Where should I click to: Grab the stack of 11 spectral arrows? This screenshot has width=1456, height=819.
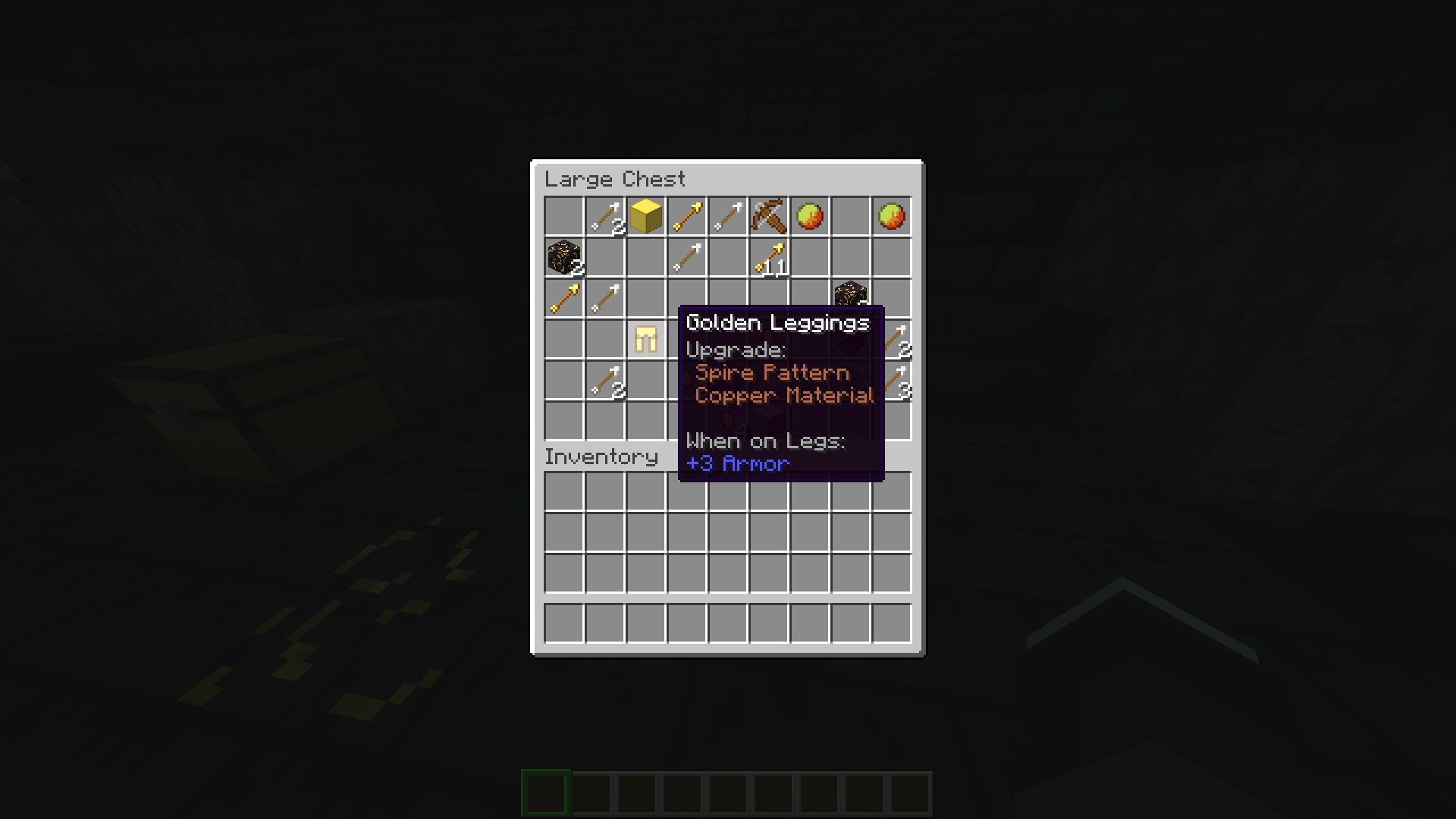(768, 258)
